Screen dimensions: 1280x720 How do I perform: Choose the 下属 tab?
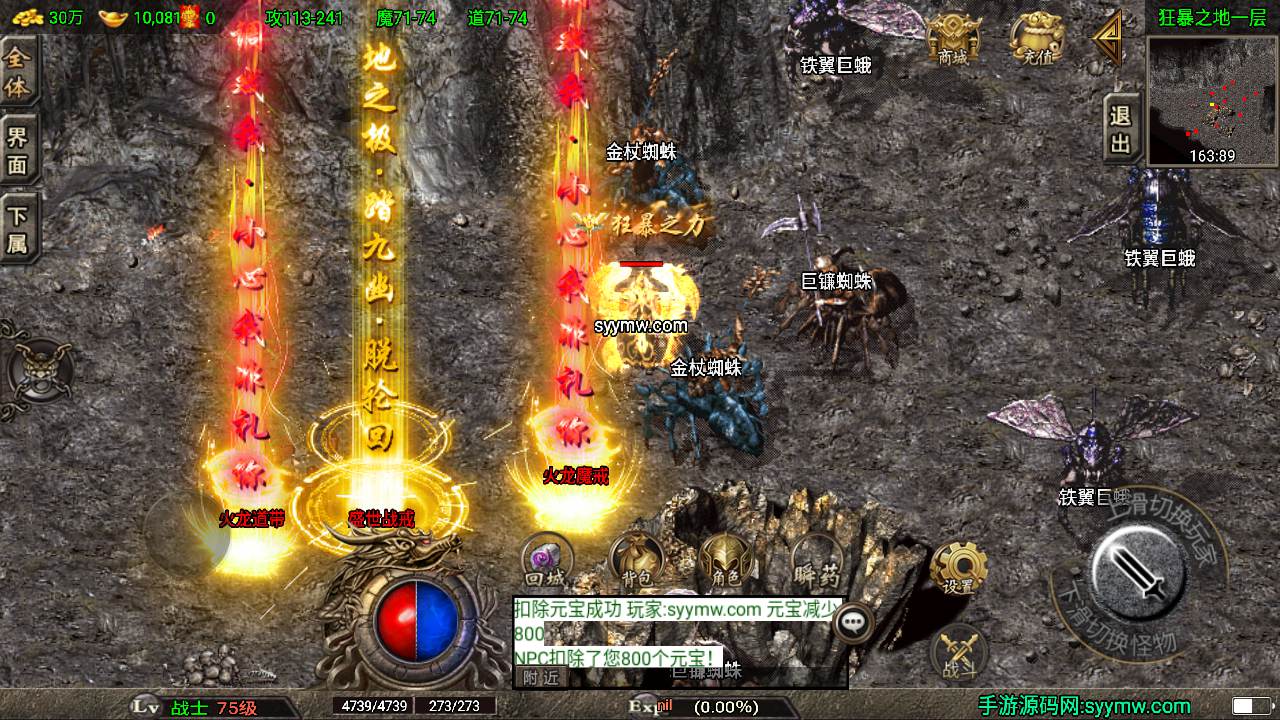(18, 229)
